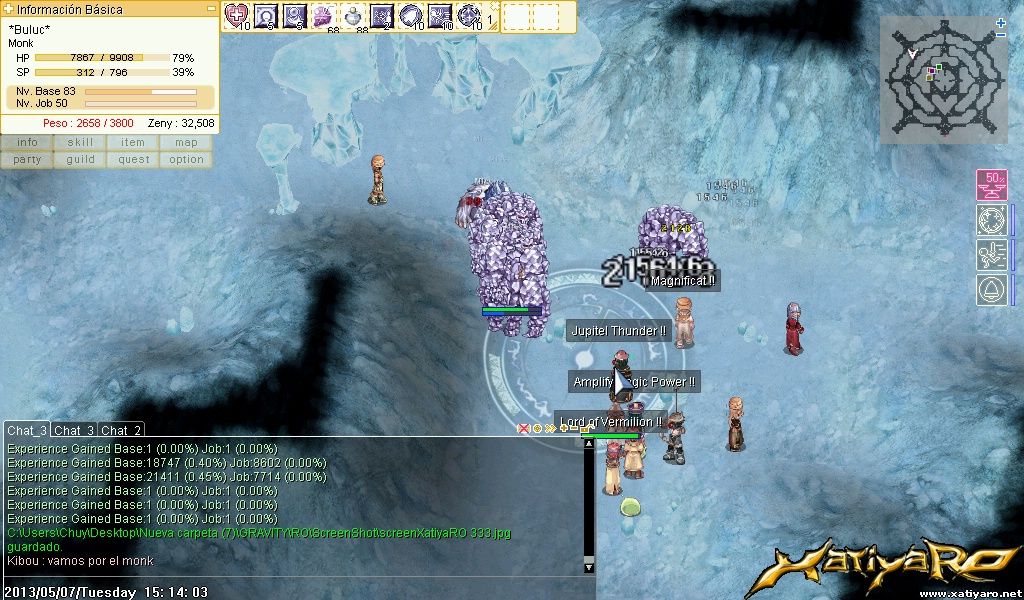Open the info window button
Viewport: 1024px width, 600px height.
pos(27,143)
